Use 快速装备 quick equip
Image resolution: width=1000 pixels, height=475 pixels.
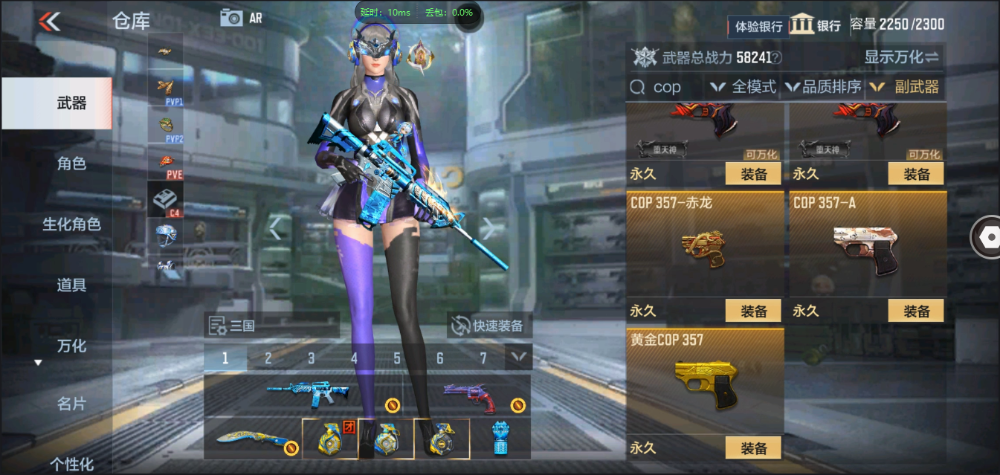(x=489, y=325)
